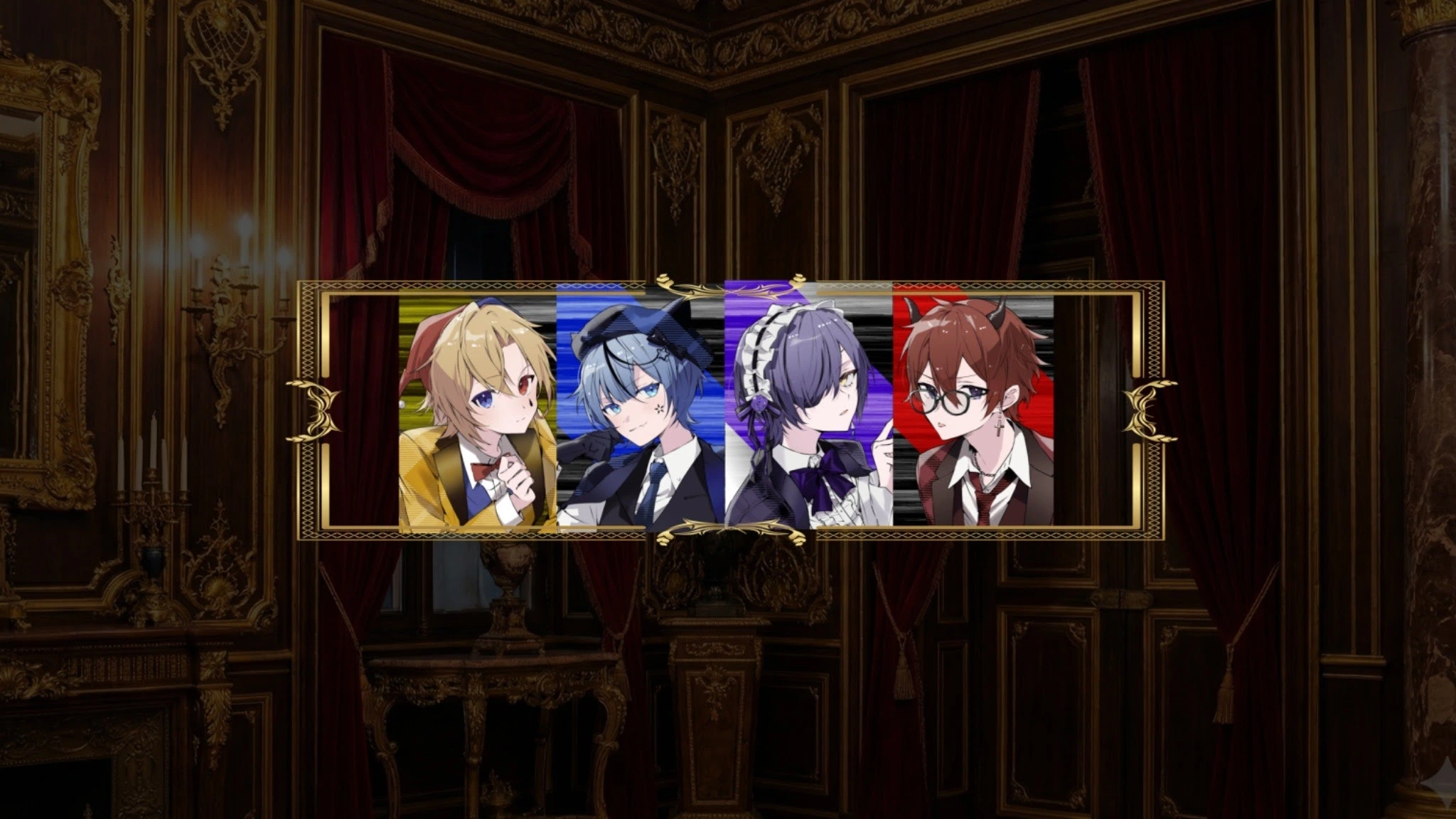Select the blond character in yellow jacket

coord(478,411)
